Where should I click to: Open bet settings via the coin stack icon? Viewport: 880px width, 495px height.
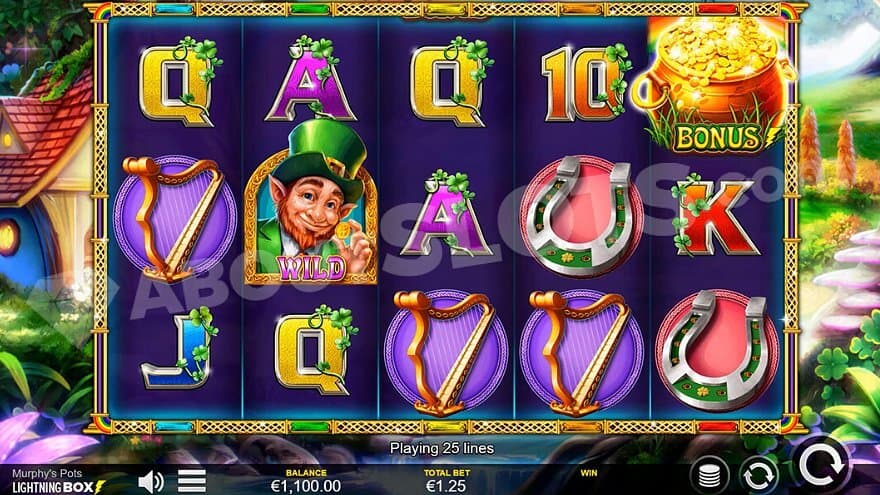point(709,474)
